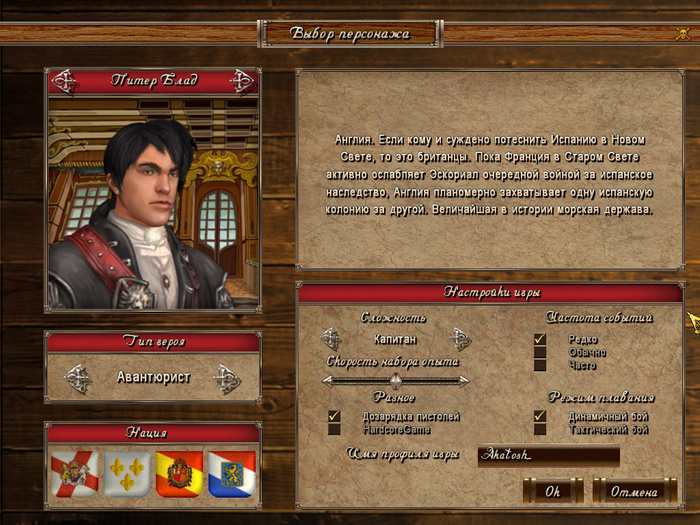Viewport: 700px width, 525px height.
Task: Choose the France fleur-de-lis flag
Action: [127, 474]
